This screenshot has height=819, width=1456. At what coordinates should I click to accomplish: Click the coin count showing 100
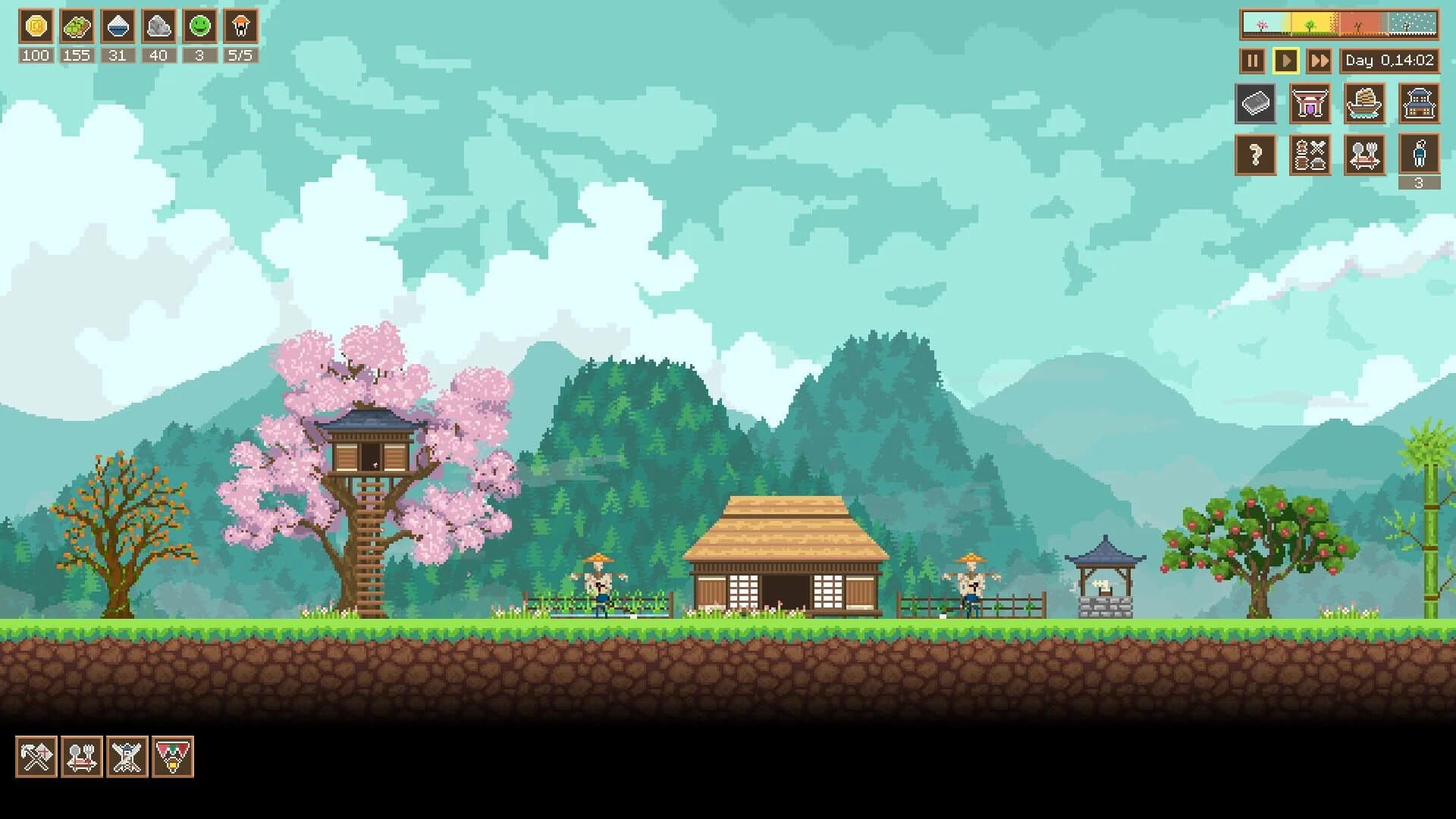(35, 55)
